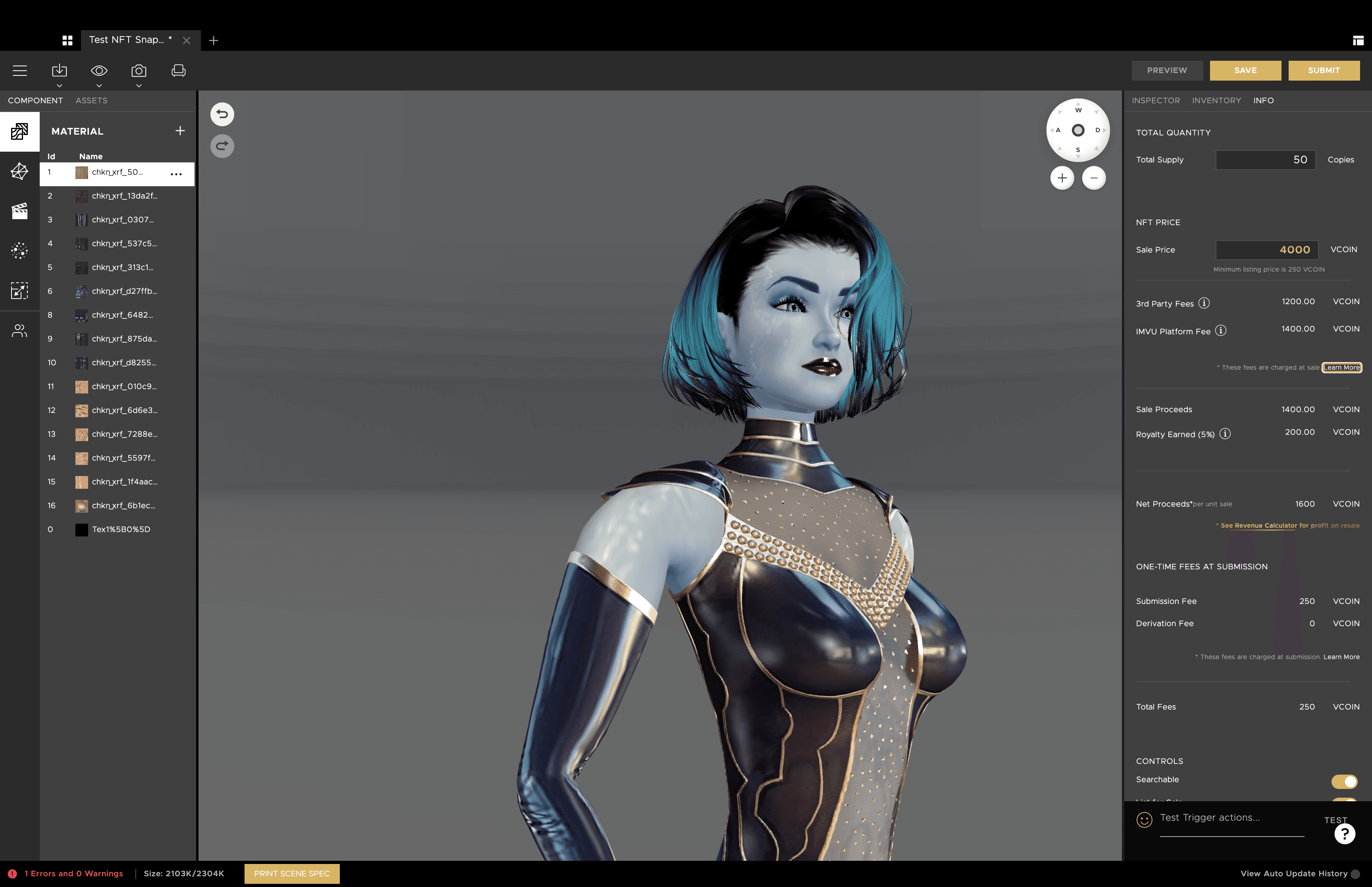Open the dropdown under the camera icon
The height and width of the screenshot is (887, 1372).
pyautogui.click(x=139, y=85)
